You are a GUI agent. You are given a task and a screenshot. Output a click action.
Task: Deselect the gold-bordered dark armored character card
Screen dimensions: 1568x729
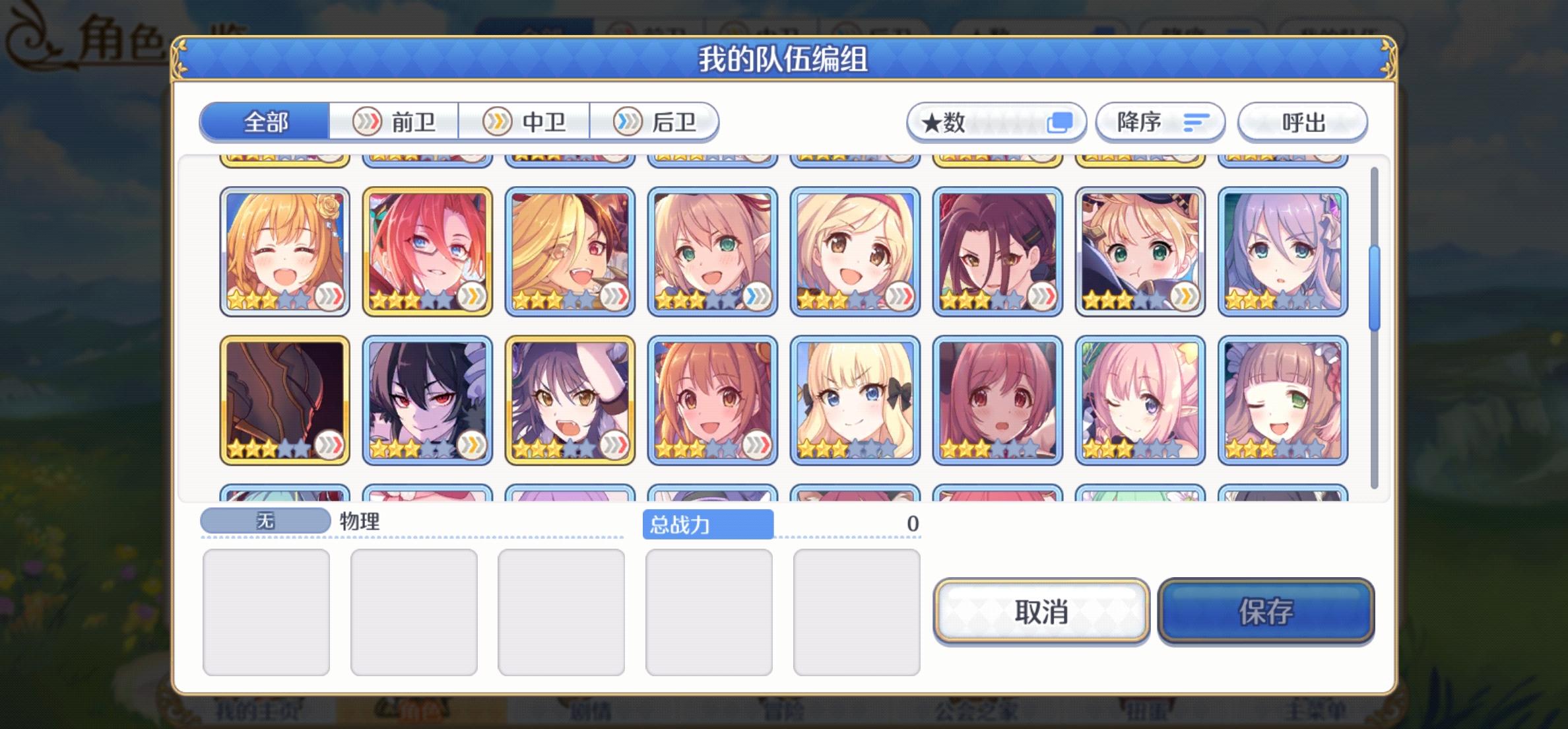[284, 399]
